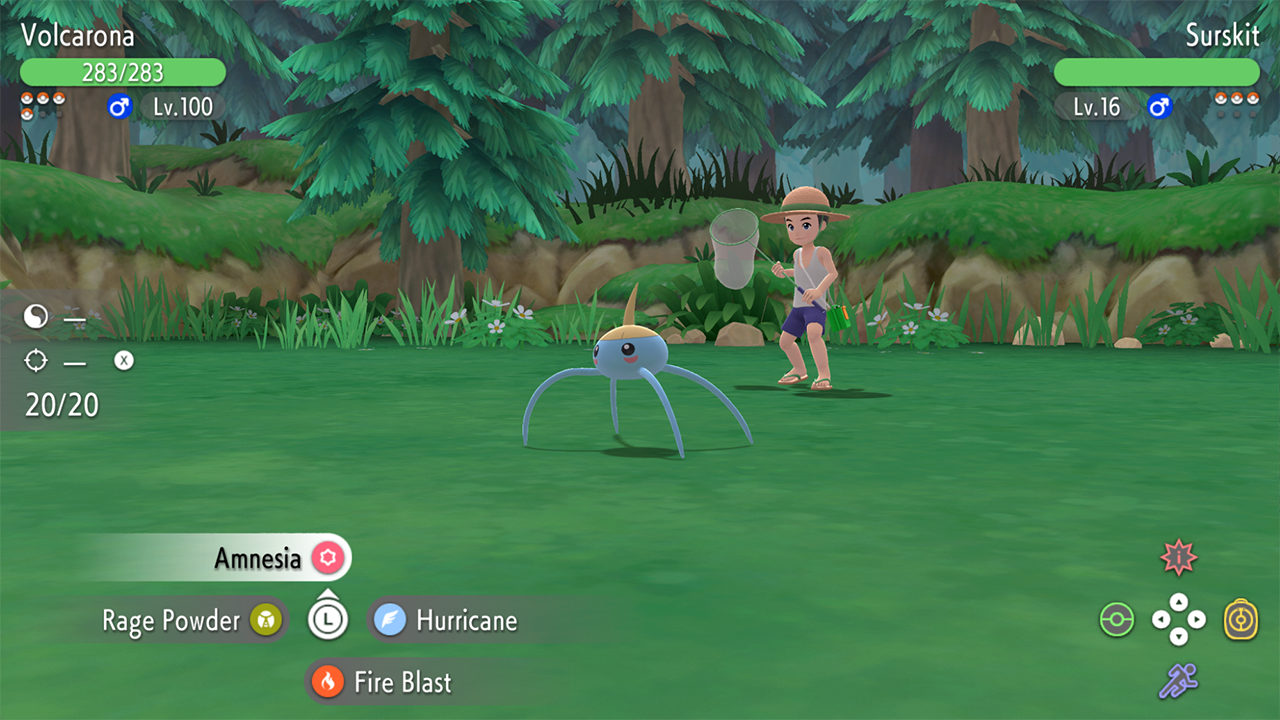
Task: Open the yellow Bag icon
Action: [1241, 620]
